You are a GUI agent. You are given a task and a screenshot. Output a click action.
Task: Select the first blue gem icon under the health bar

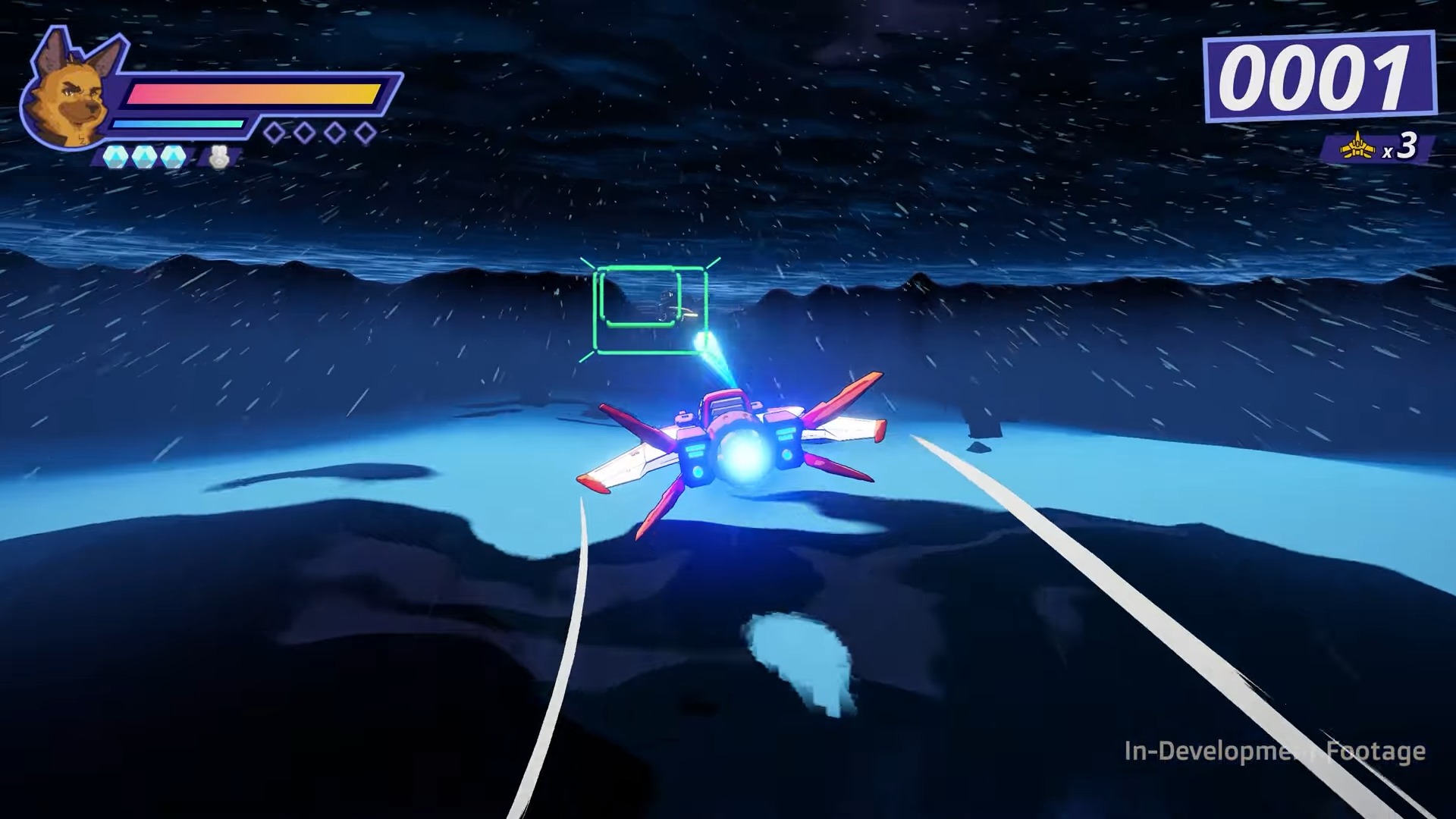tap(115, 157)
